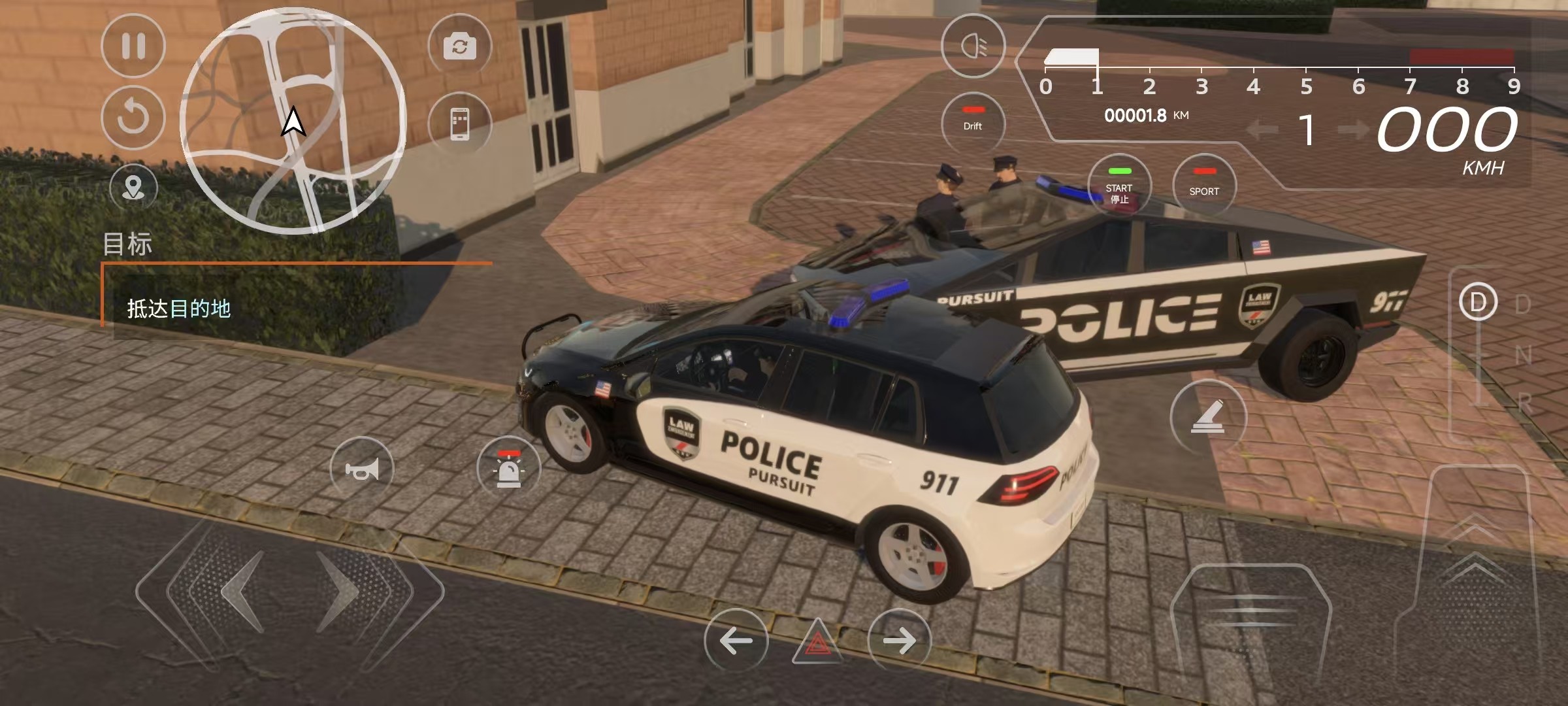1568x706 pixels.
Task: Toggle Drift mode
Action: 973,122
